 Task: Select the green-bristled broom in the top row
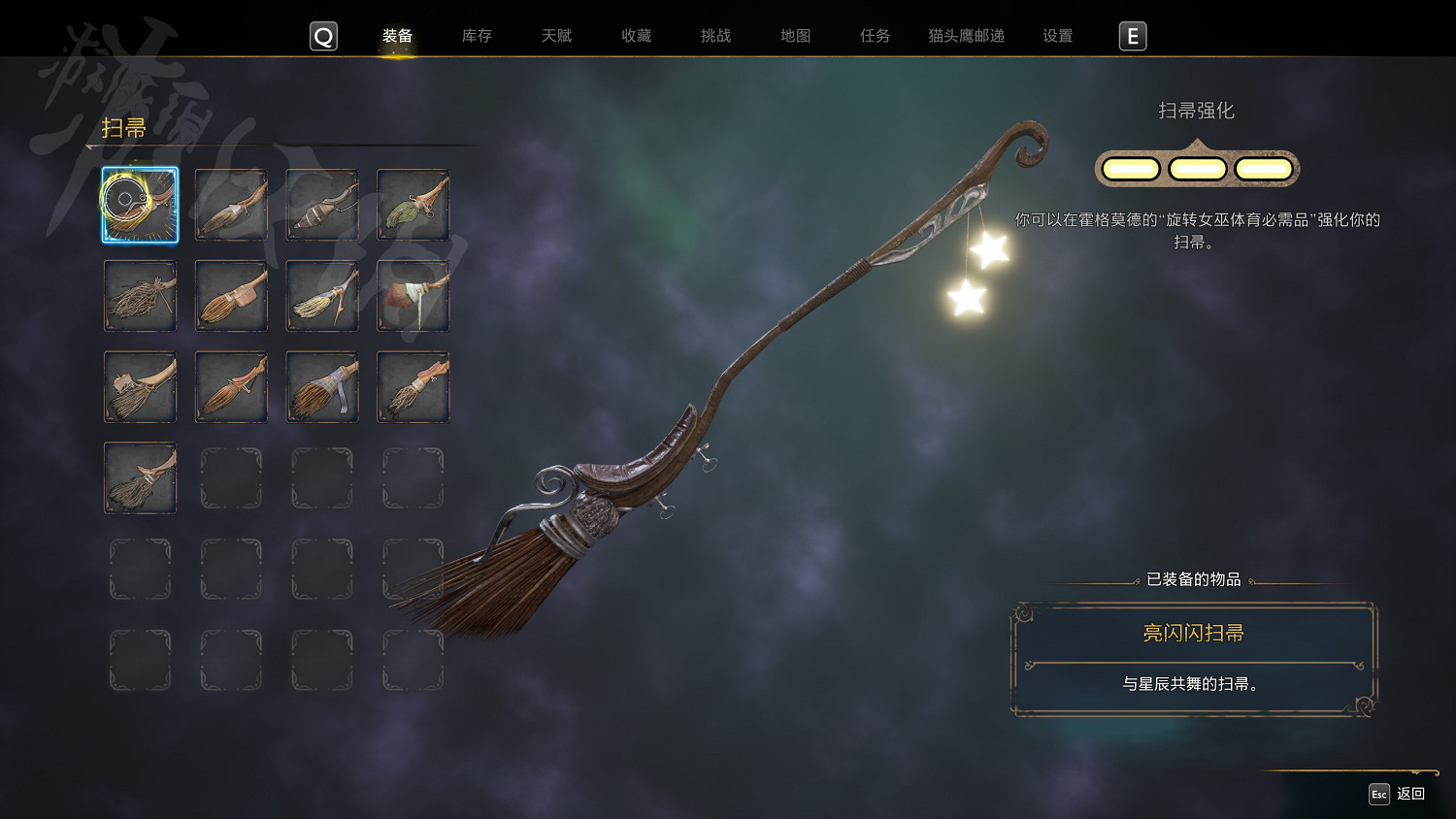tap(413, 205)
